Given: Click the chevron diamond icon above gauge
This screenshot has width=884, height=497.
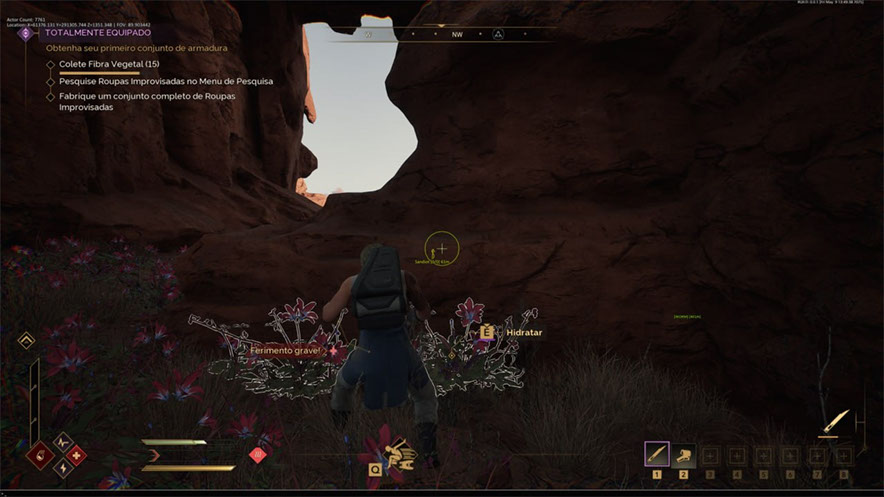Looking at the screenshot, I should pos(27,341).
